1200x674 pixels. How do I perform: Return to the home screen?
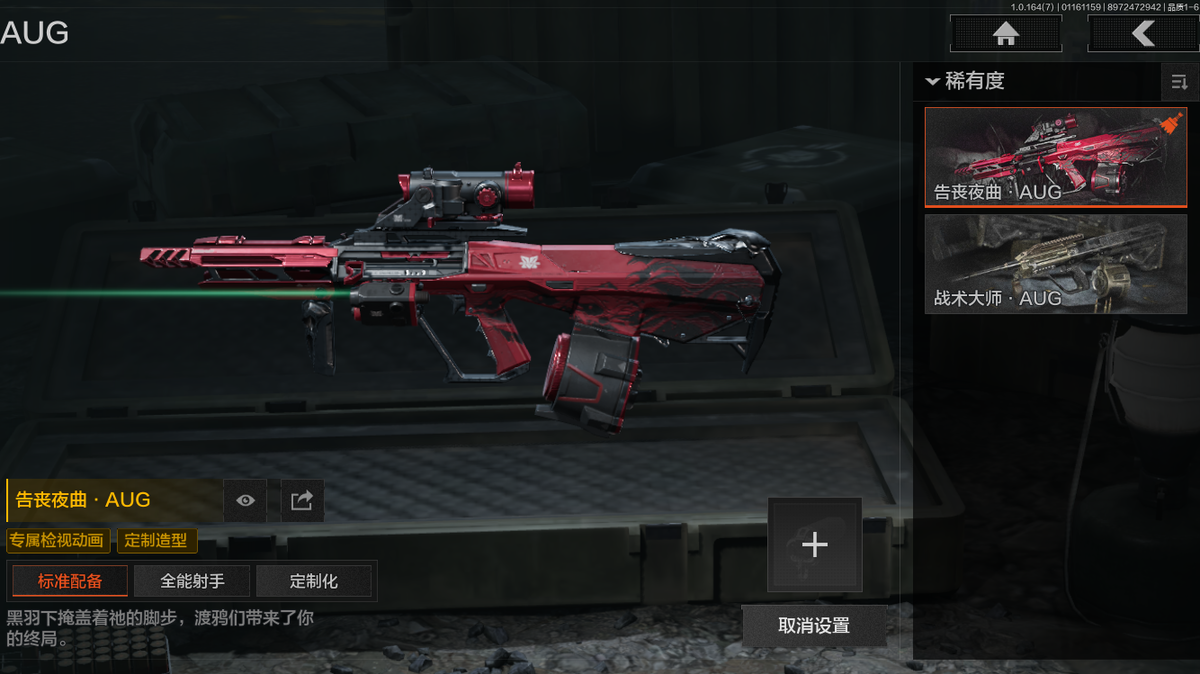(1005, 34)
